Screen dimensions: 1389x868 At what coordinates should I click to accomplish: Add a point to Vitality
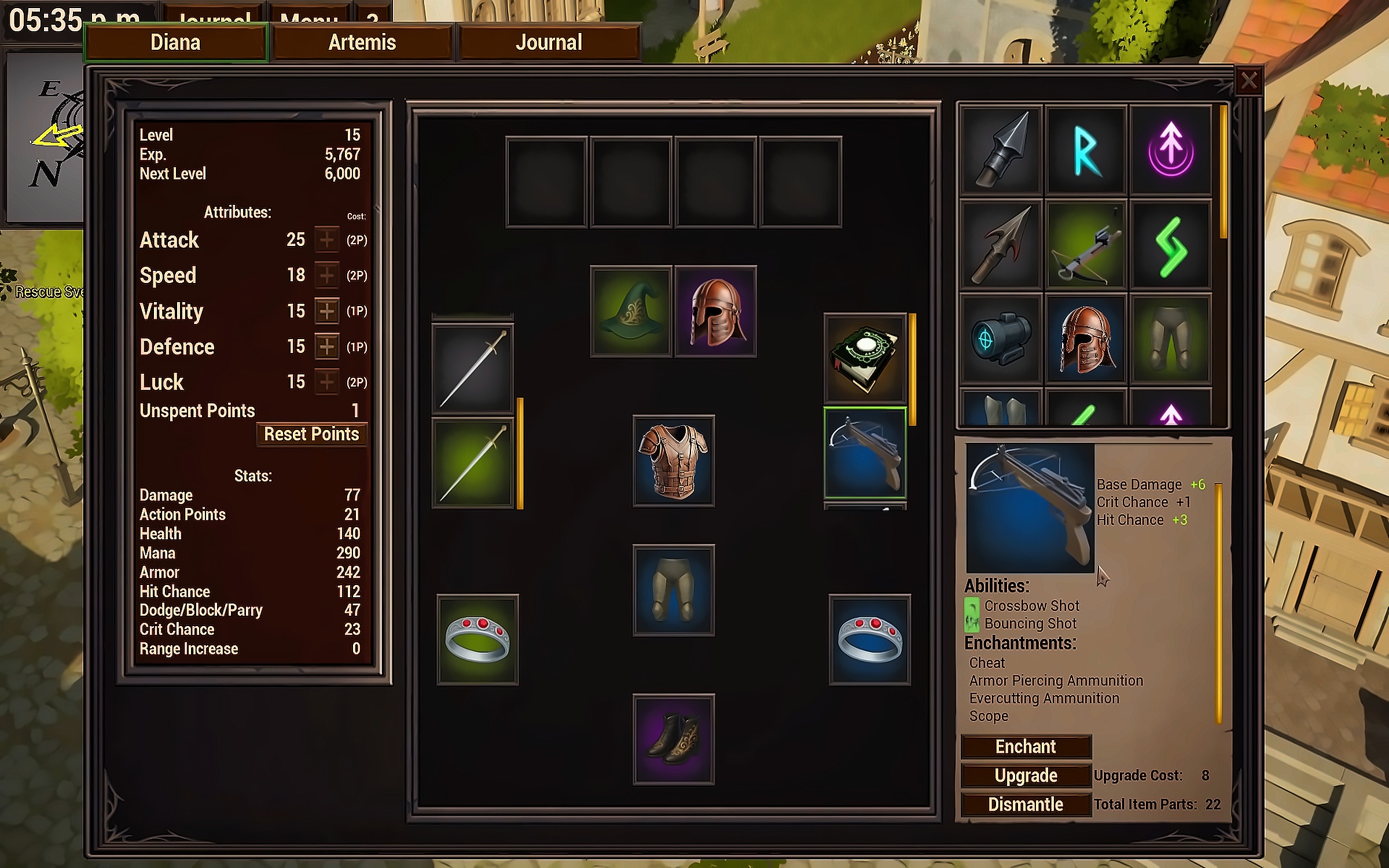click(327, 311)
